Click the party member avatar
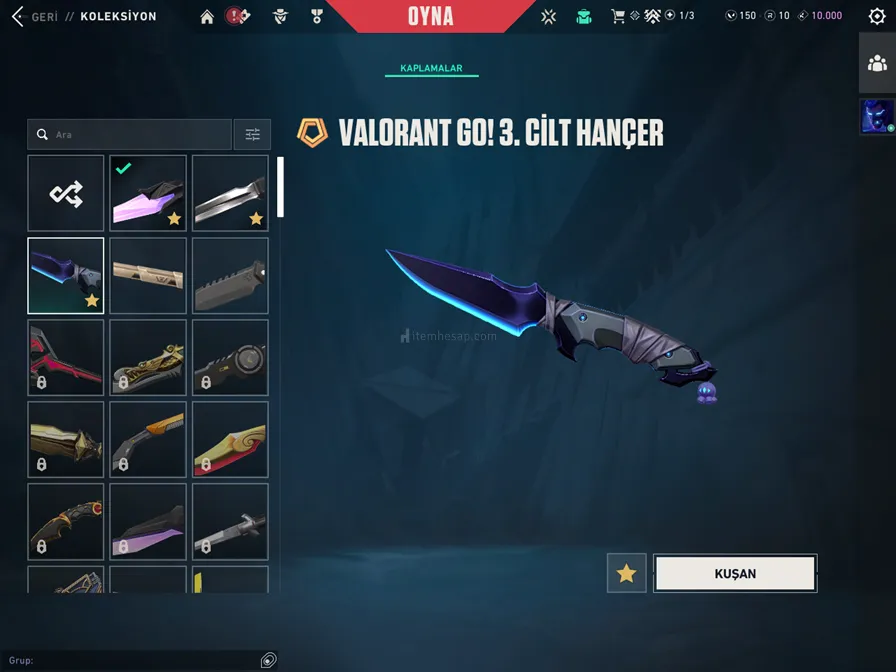Viewport: 896px width, 672px height. [x=877, y=116]
